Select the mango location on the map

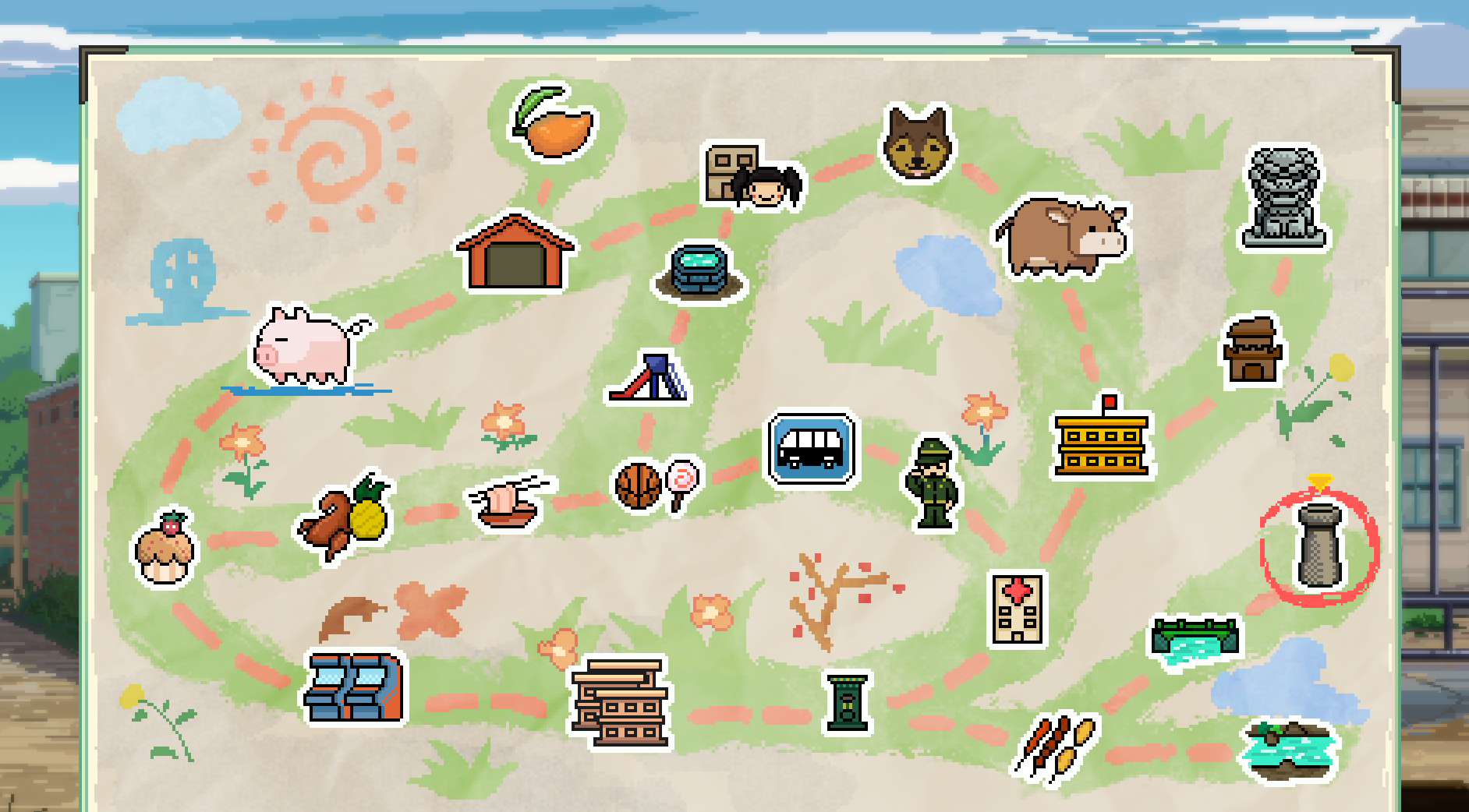tap(554, 125)
